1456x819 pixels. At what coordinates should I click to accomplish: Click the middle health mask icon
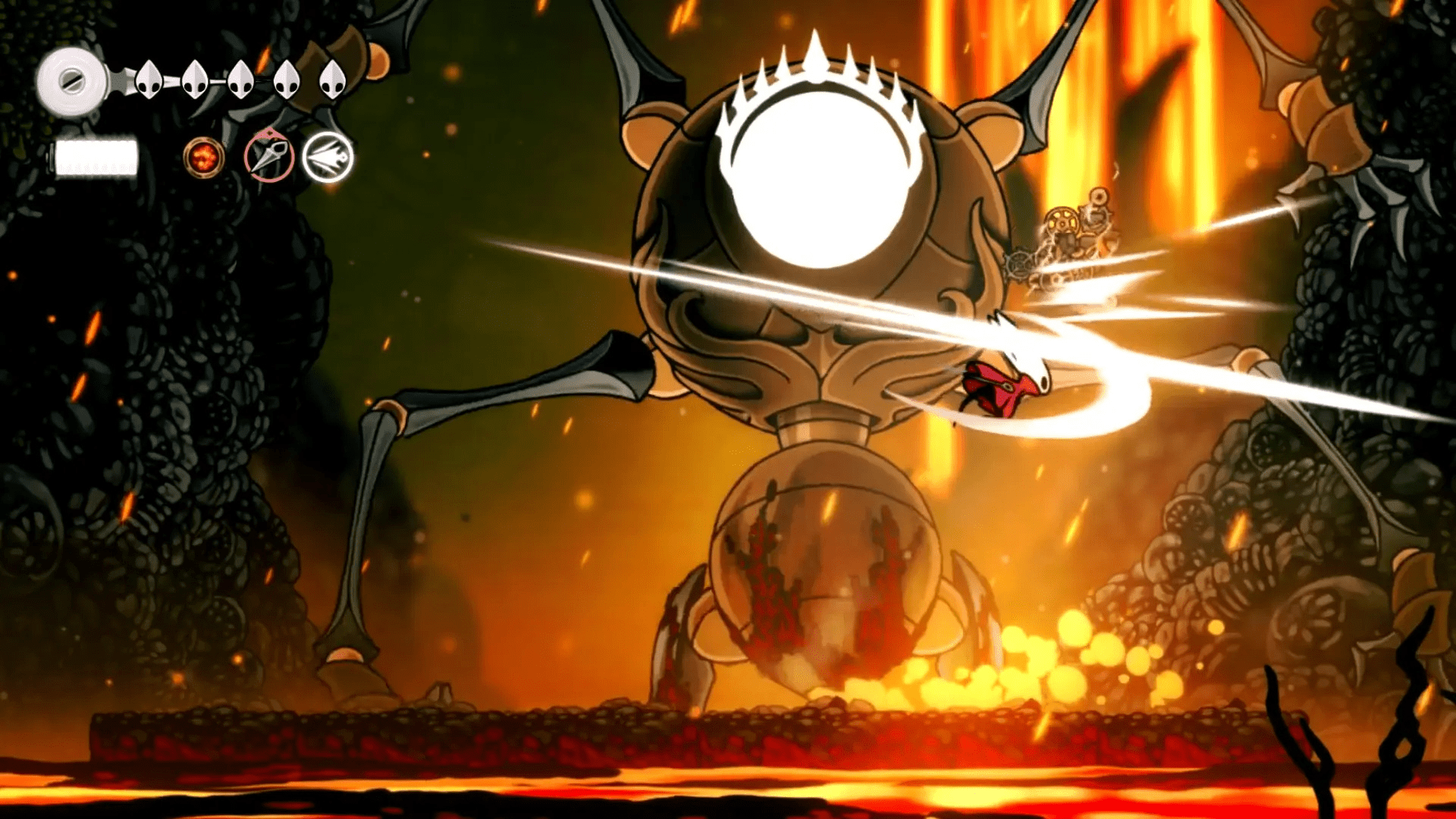pyautogui.click(x=241, y=78)
